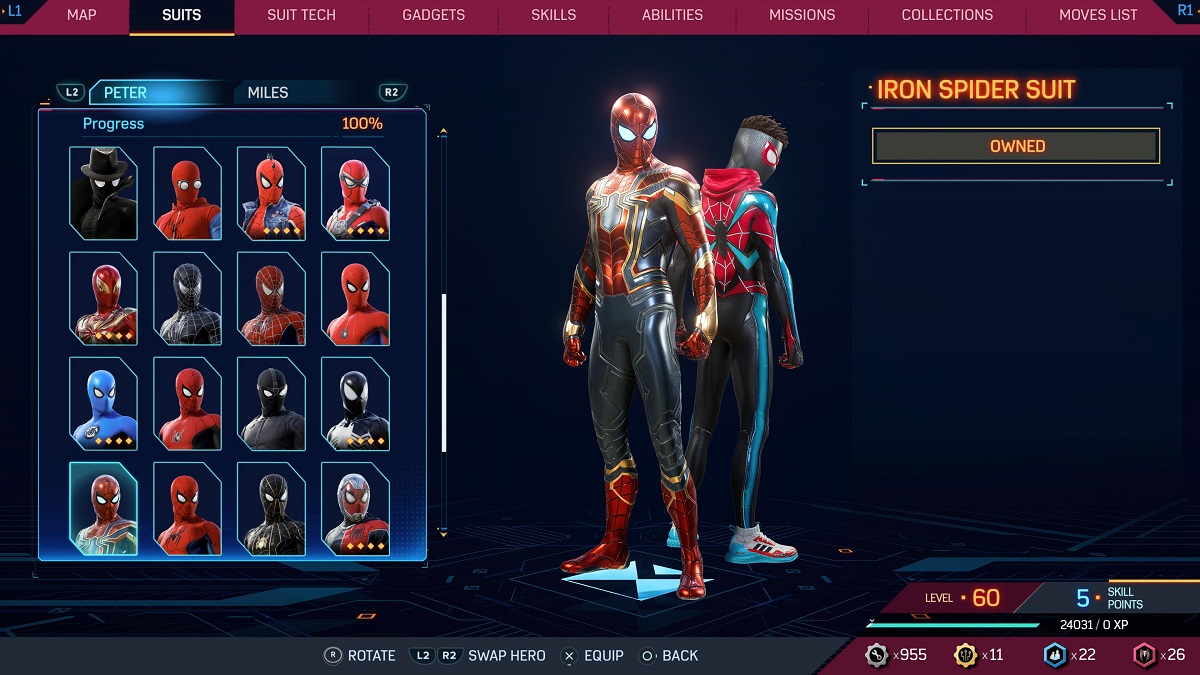Switch hero to Miles

pos(268,92)
